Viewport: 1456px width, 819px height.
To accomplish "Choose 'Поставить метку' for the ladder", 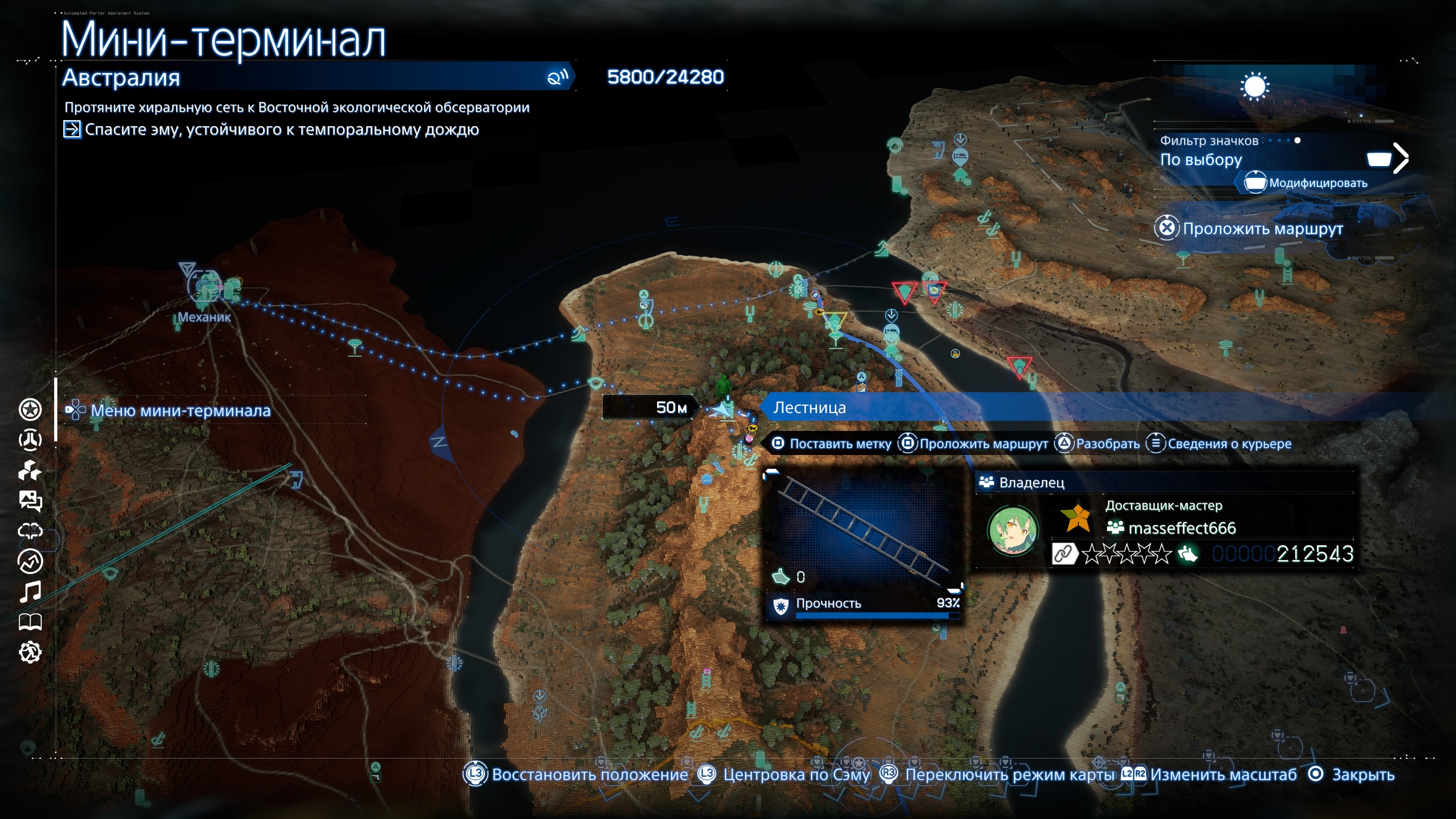I will [x=839, y=444].
